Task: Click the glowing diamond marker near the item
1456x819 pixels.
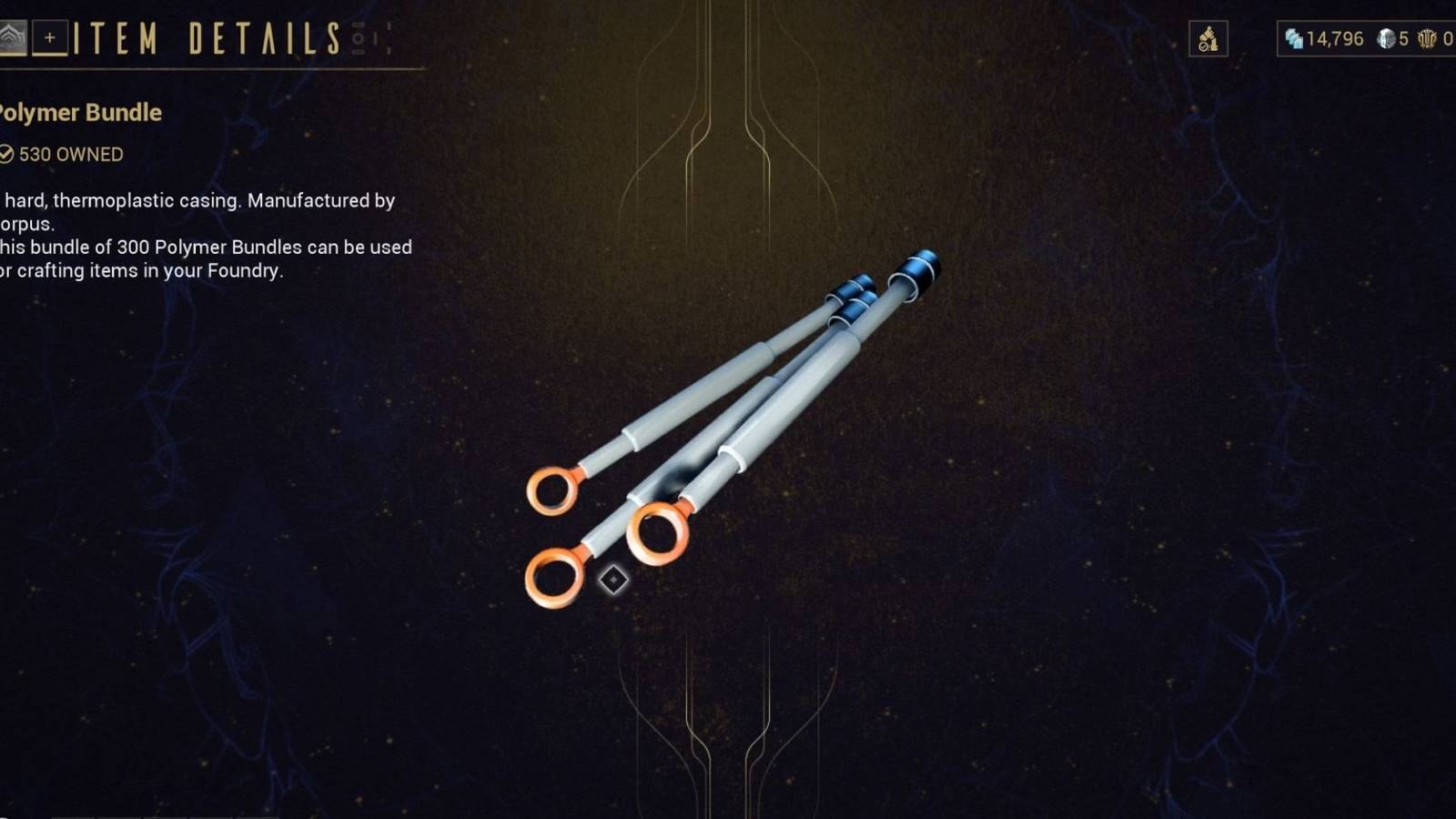Action: [614, 580]
